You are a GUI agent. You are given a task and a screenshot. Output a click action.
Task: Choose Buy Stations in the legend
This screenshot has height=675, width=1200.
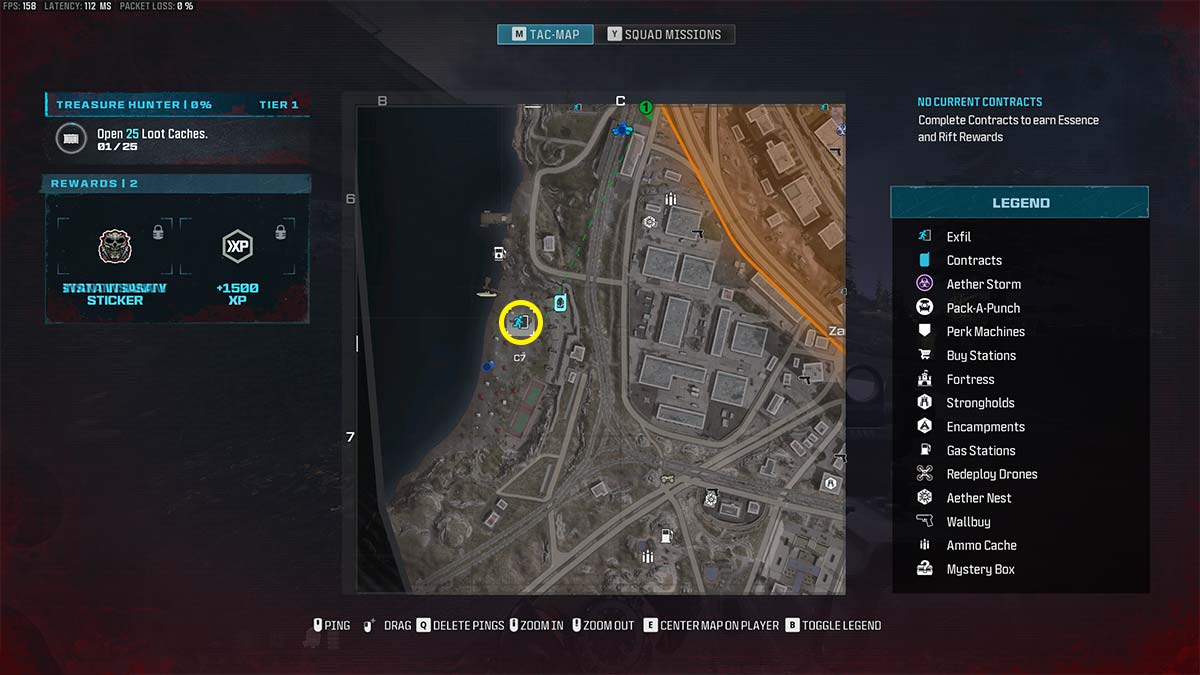pyautogui.click(x=980, y=356)
